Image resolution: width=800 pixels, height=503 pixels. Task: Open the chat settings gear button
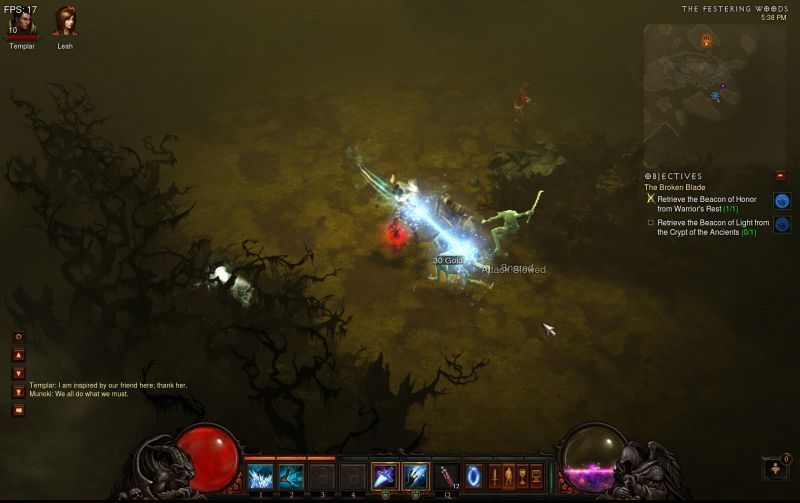(x=18, y=337)
